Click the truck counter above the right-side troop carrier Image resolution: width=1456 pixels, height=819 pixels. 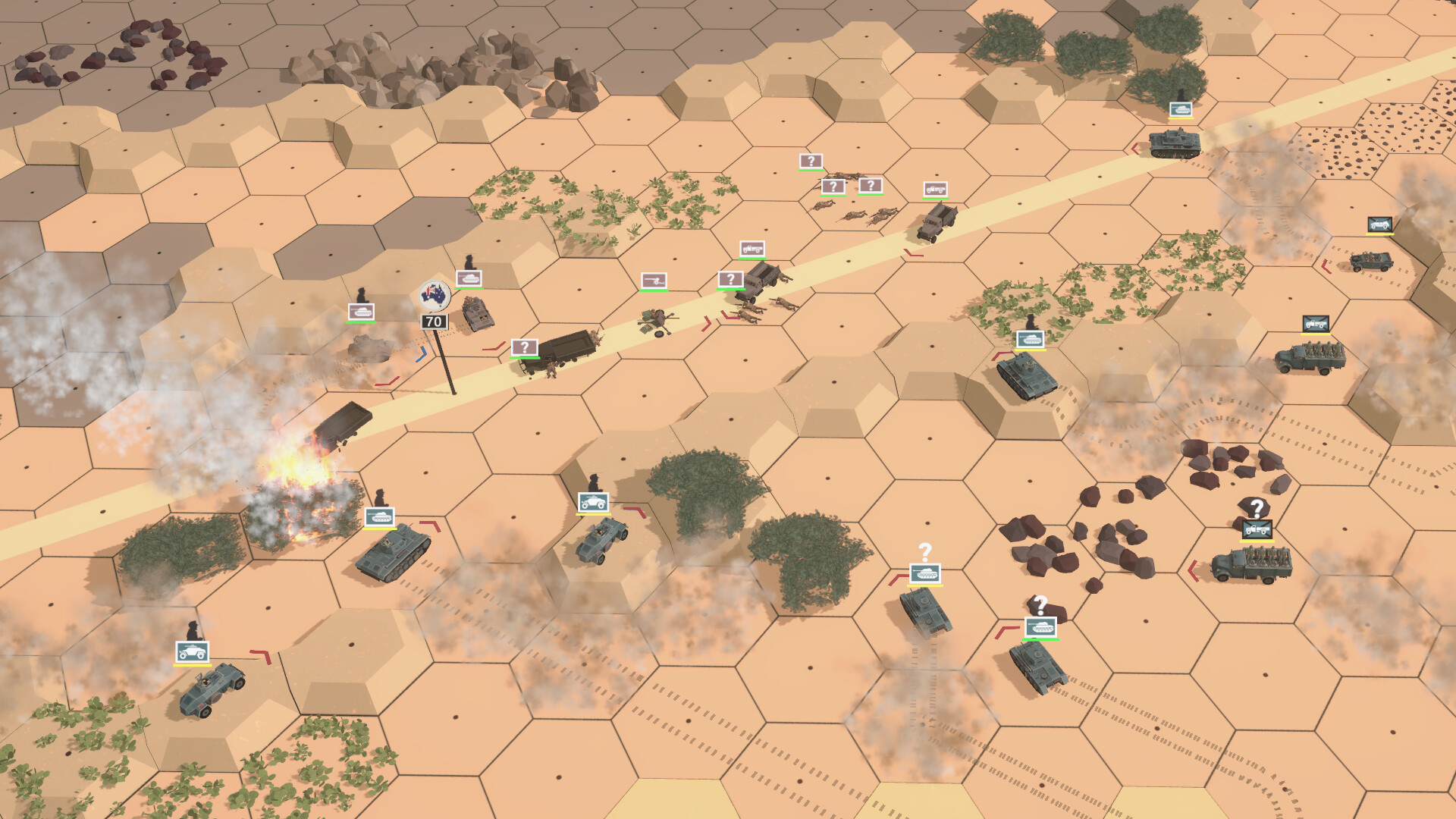(1318, 325)
